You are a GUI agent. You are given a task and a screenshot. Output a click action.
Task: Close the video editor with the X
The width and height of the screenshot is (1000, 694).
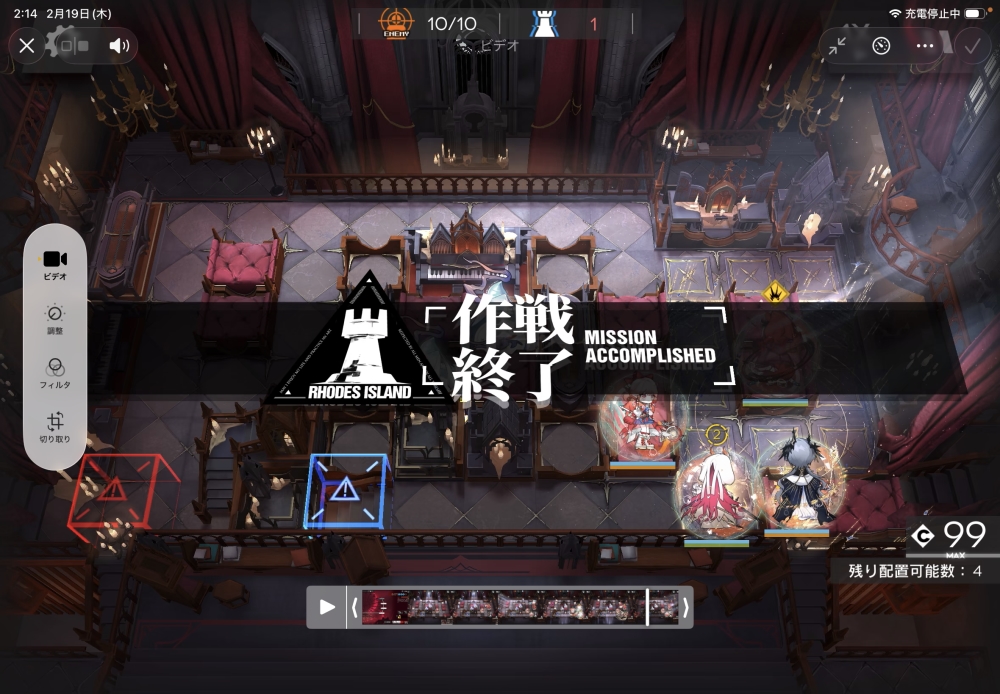pyautogui.click(x=27, y=45)
